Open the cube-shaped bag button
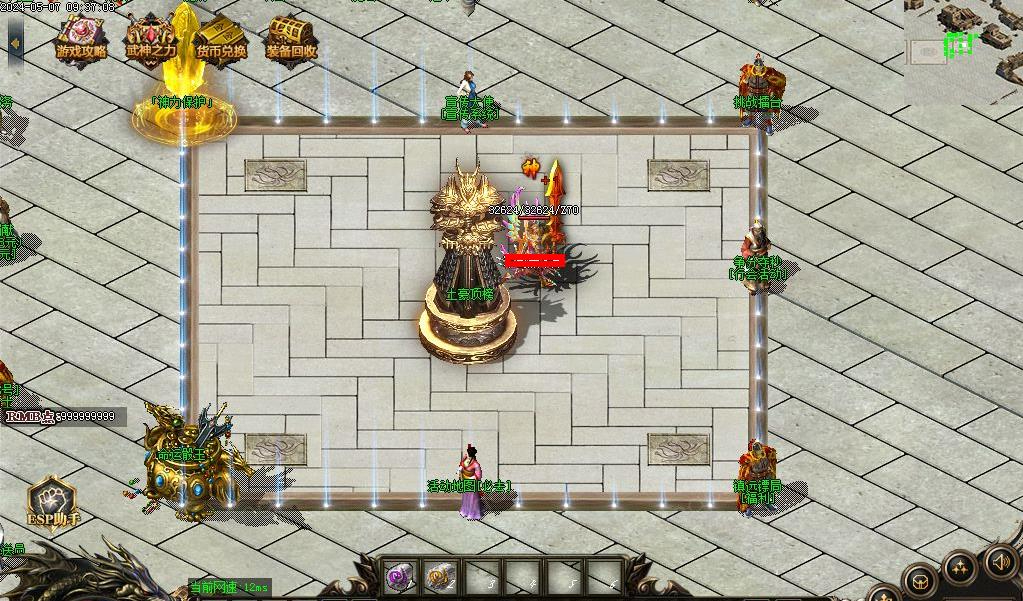The width and height of the screenshot is (1023, 601). coord(920,581)
